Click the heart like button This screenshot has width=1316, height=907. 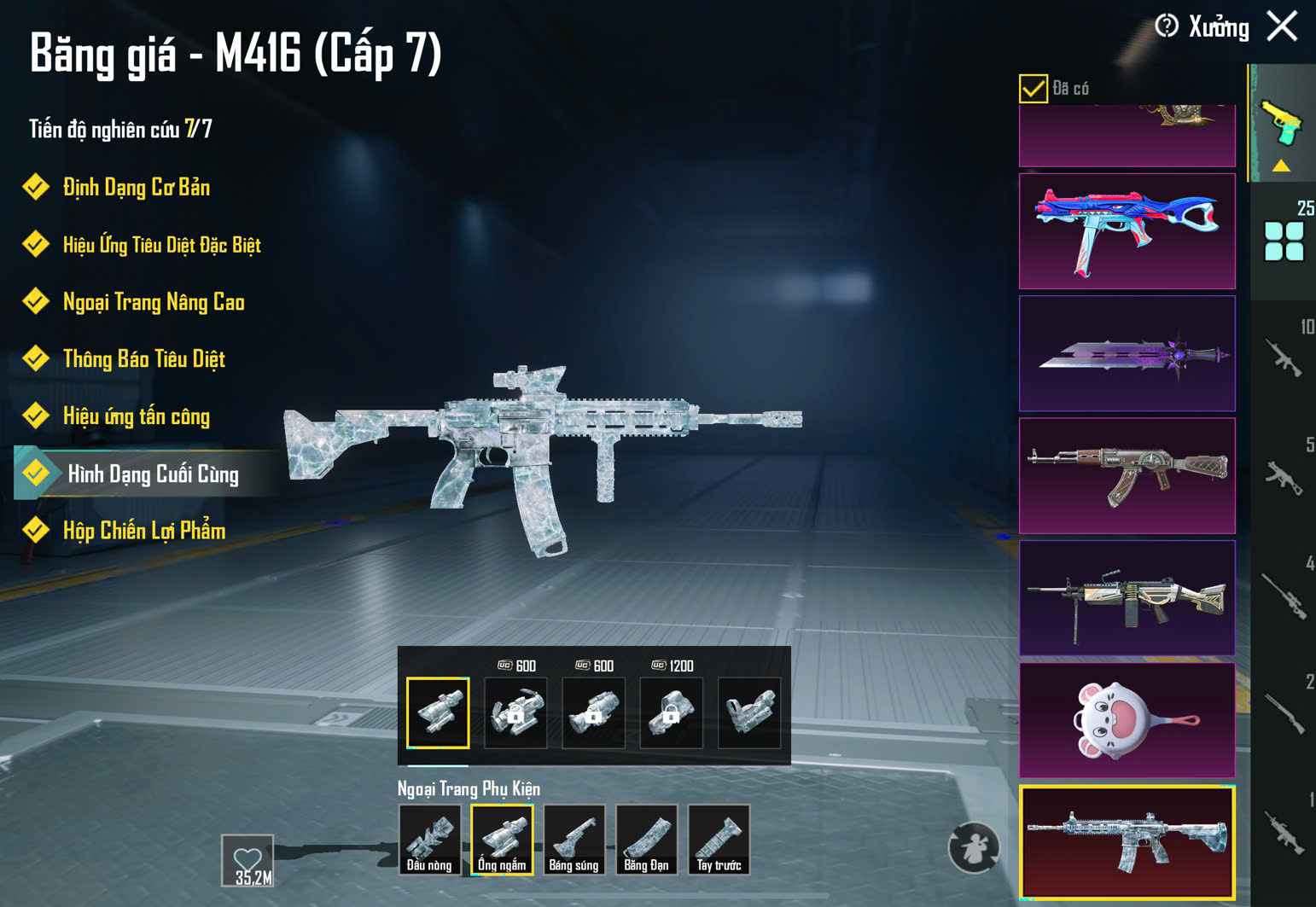tap(247, 860)
